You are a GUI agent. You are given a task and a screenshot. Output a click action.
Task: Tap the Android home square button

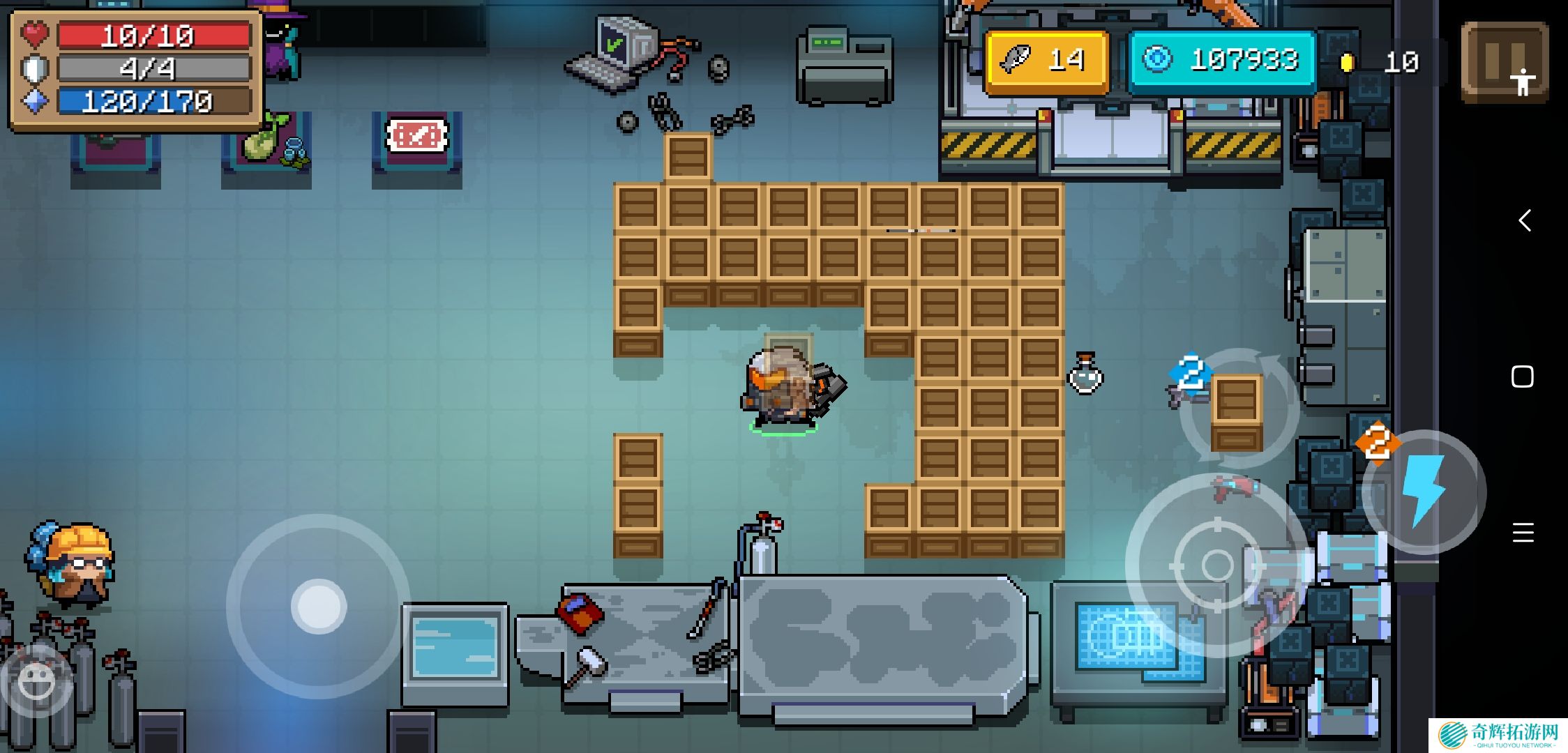1523,377
